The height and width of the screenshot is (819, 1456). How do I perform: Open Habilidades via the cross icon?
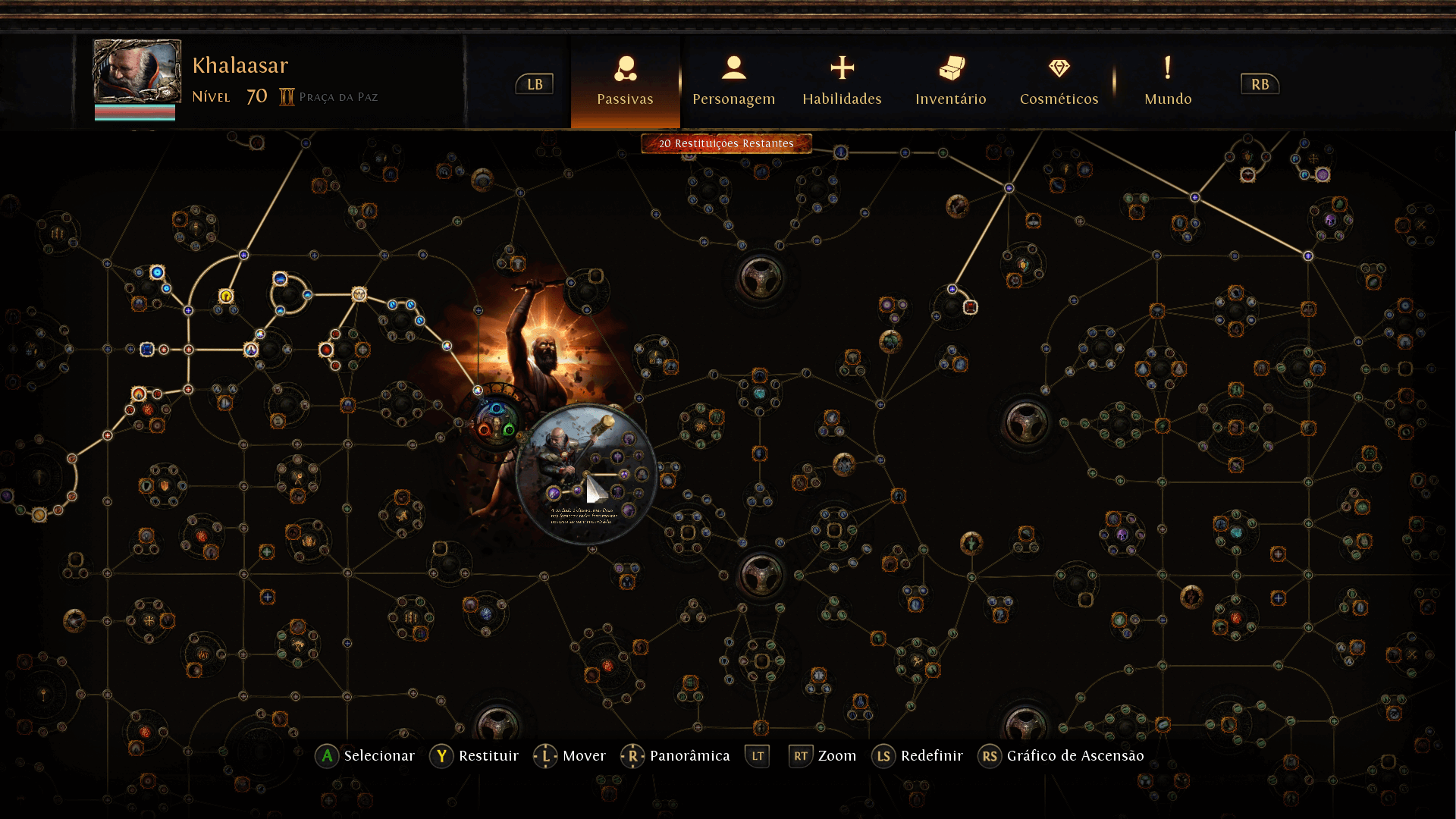point(842,69)
